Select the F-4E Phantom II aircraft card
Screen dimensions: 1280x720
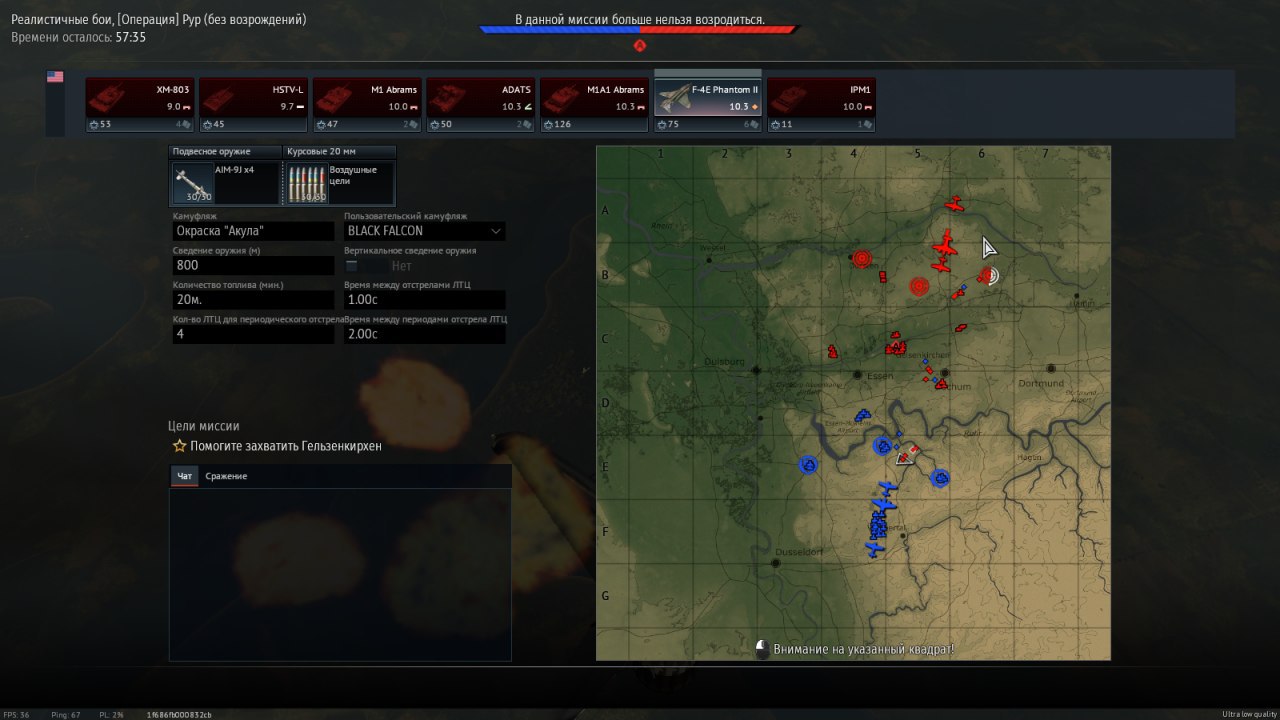[x=708, y=105]
